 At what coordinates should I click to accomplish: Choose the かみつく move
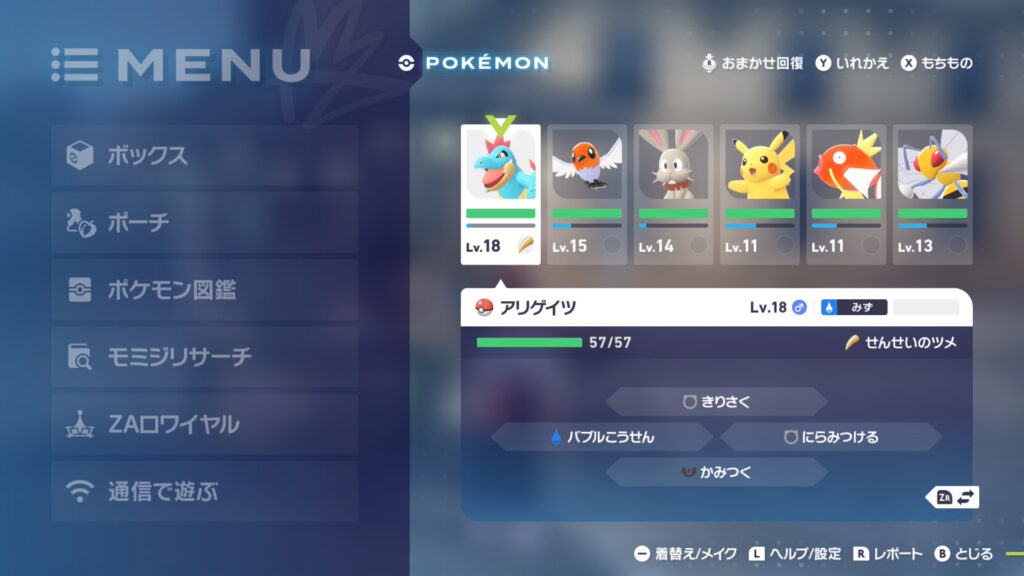716,472
